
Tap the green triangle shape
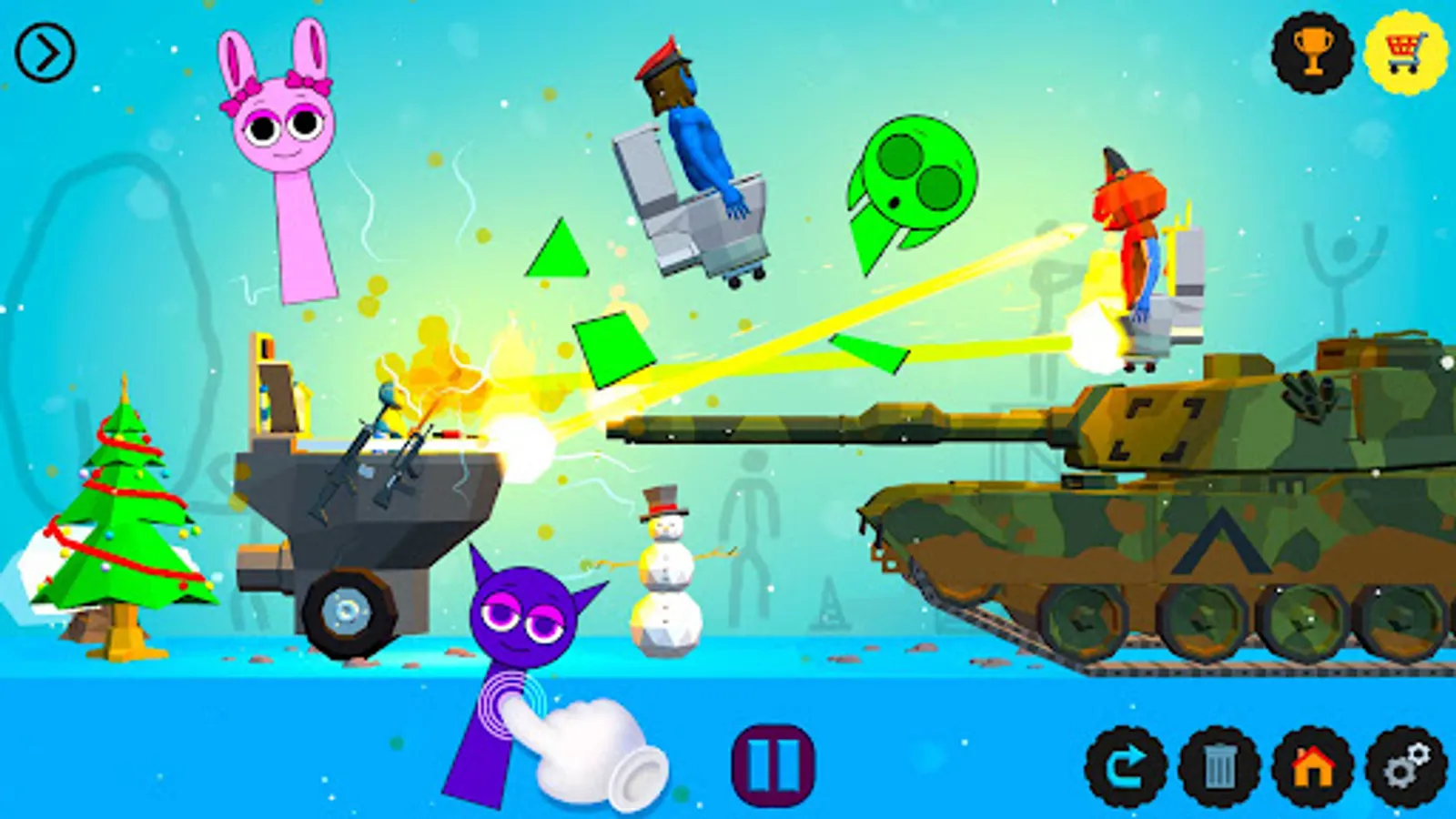[x=555, y=255]
